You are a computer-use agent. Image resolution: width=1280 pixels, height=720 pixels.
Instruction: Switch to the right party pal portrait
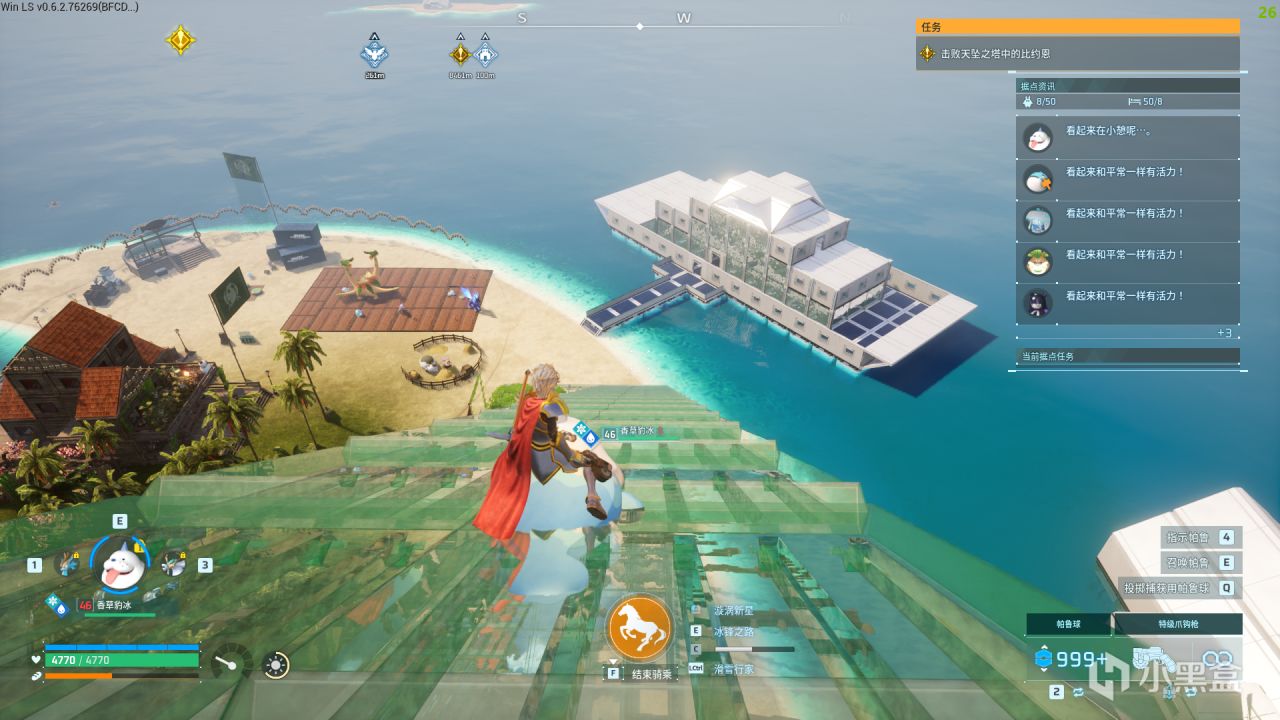click(x=173, y=563)
